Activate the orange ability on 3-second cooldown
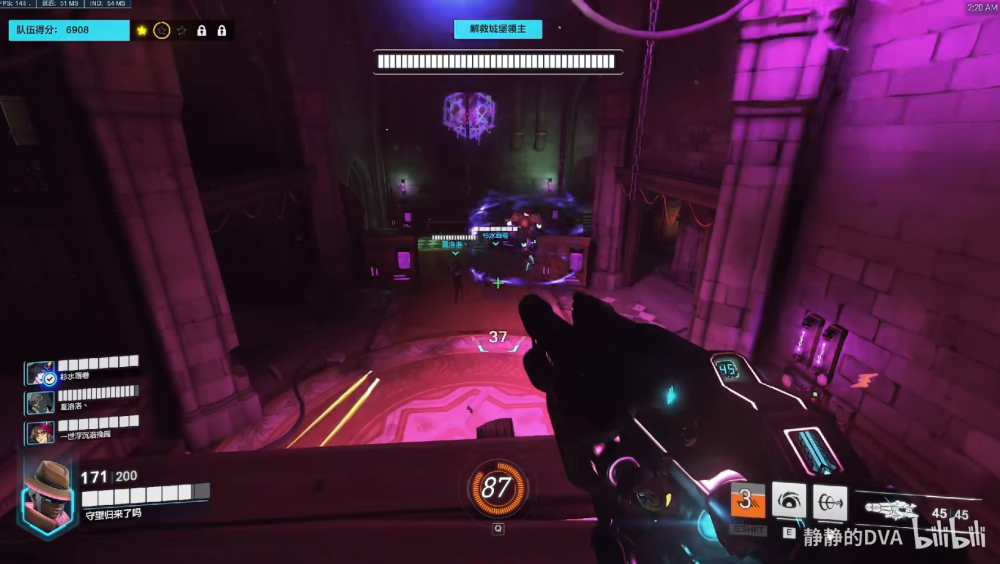The image size is (1000, 564). [747, 502]
